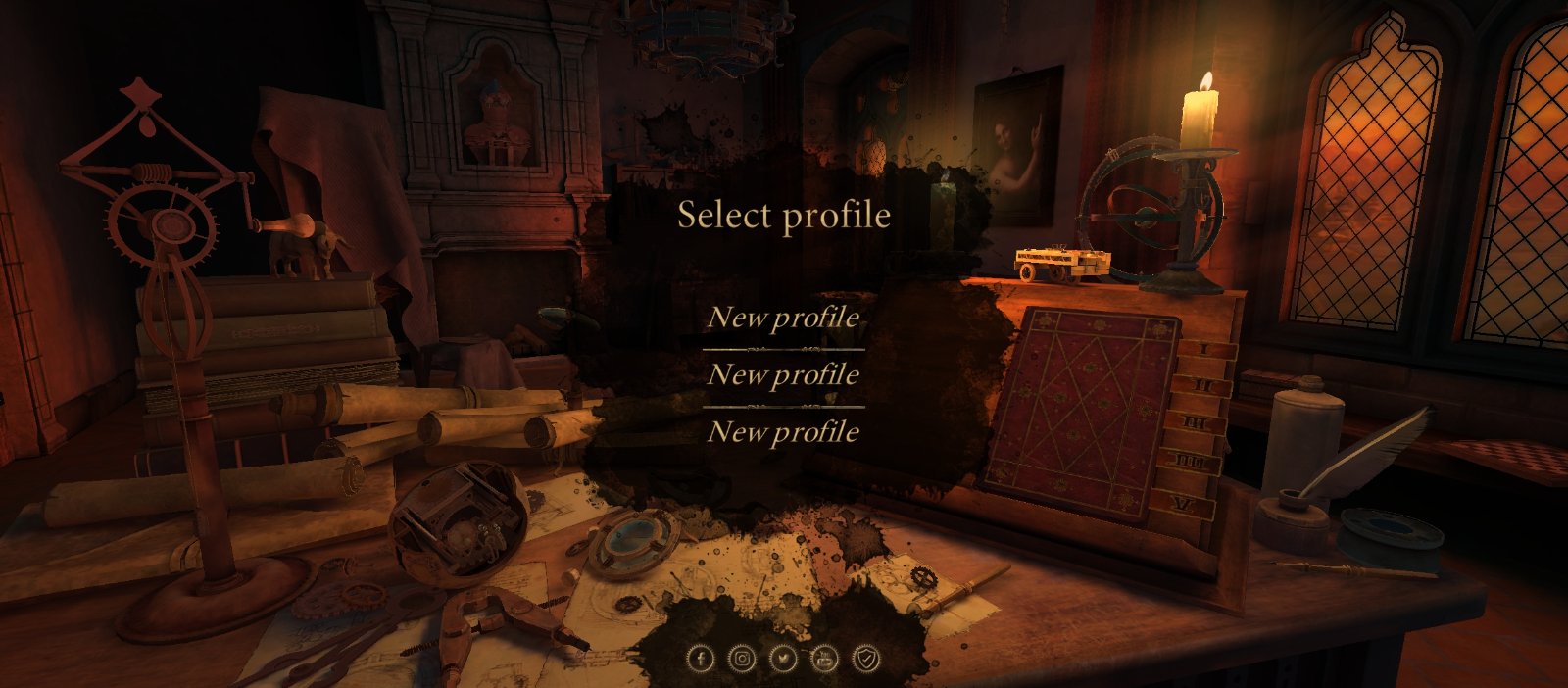Screen dimensions: 1568x688
Task: Click the Twitter bird icon
Action: [784, 659]
